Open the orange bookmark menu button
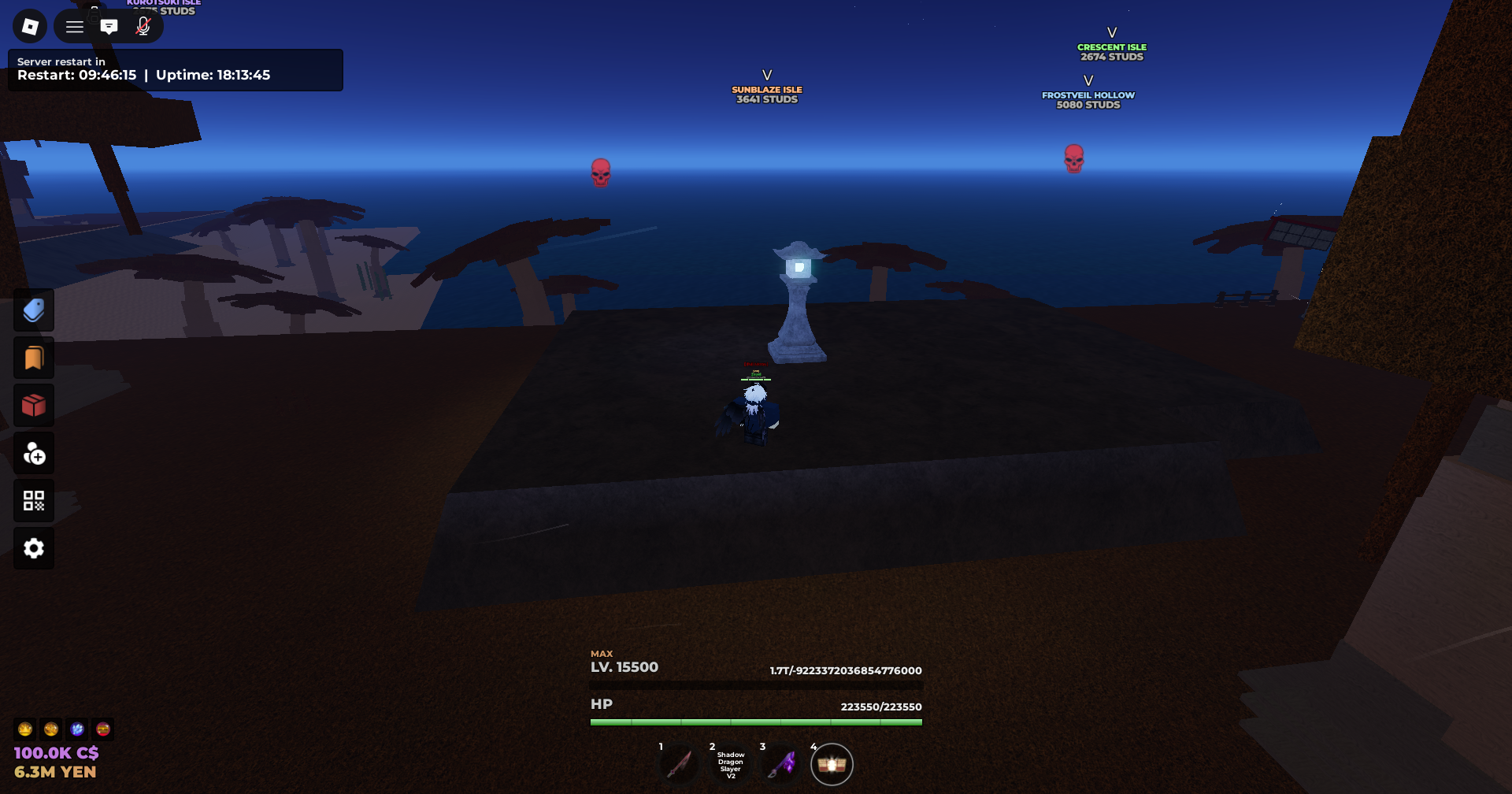Image resolution: width=1512 pixels, height=794 pixels. click(x=34, y=358)
